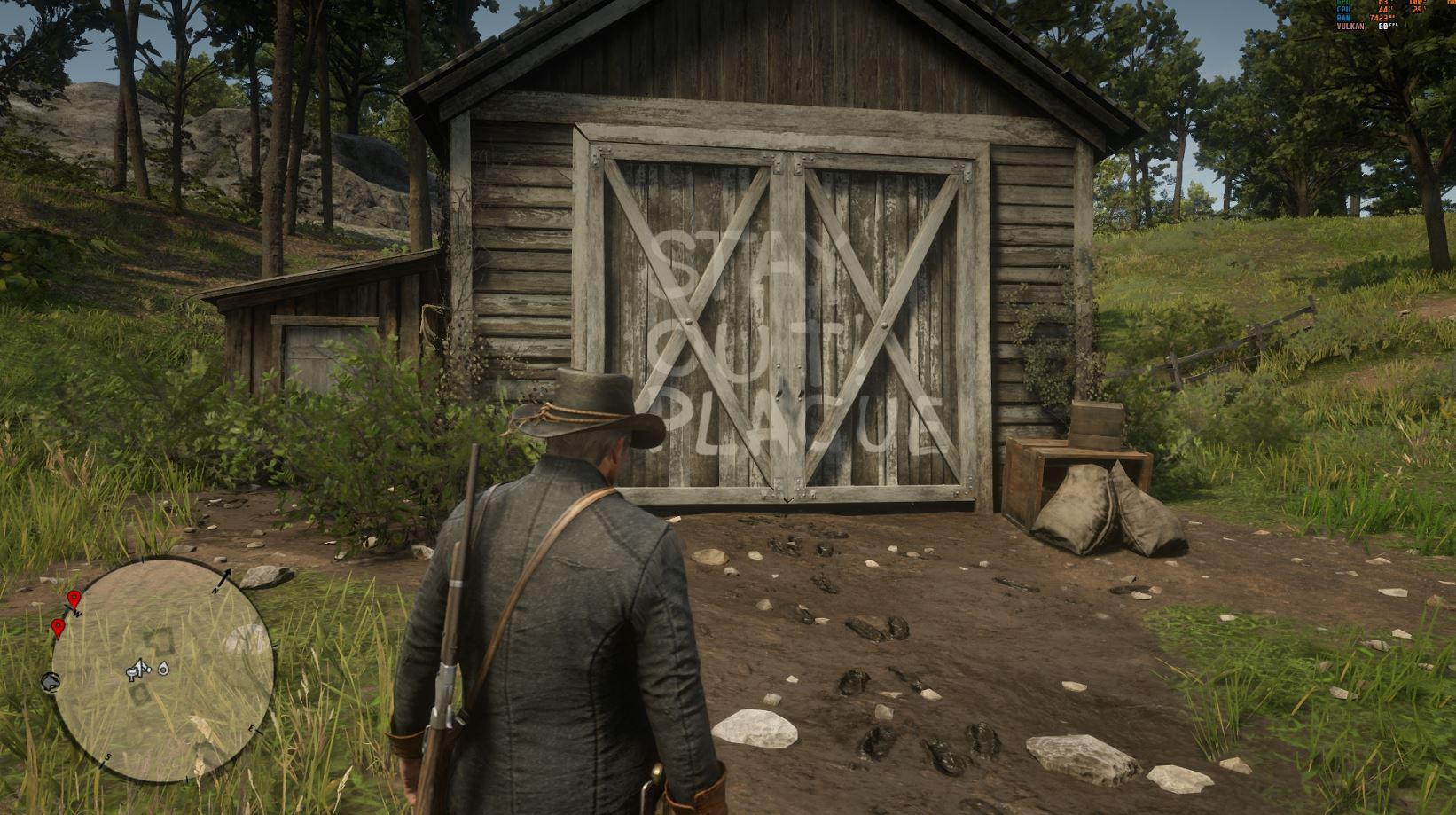
Task: Select the horse icon on the minimap edge
Action: [x=50, y=681]
